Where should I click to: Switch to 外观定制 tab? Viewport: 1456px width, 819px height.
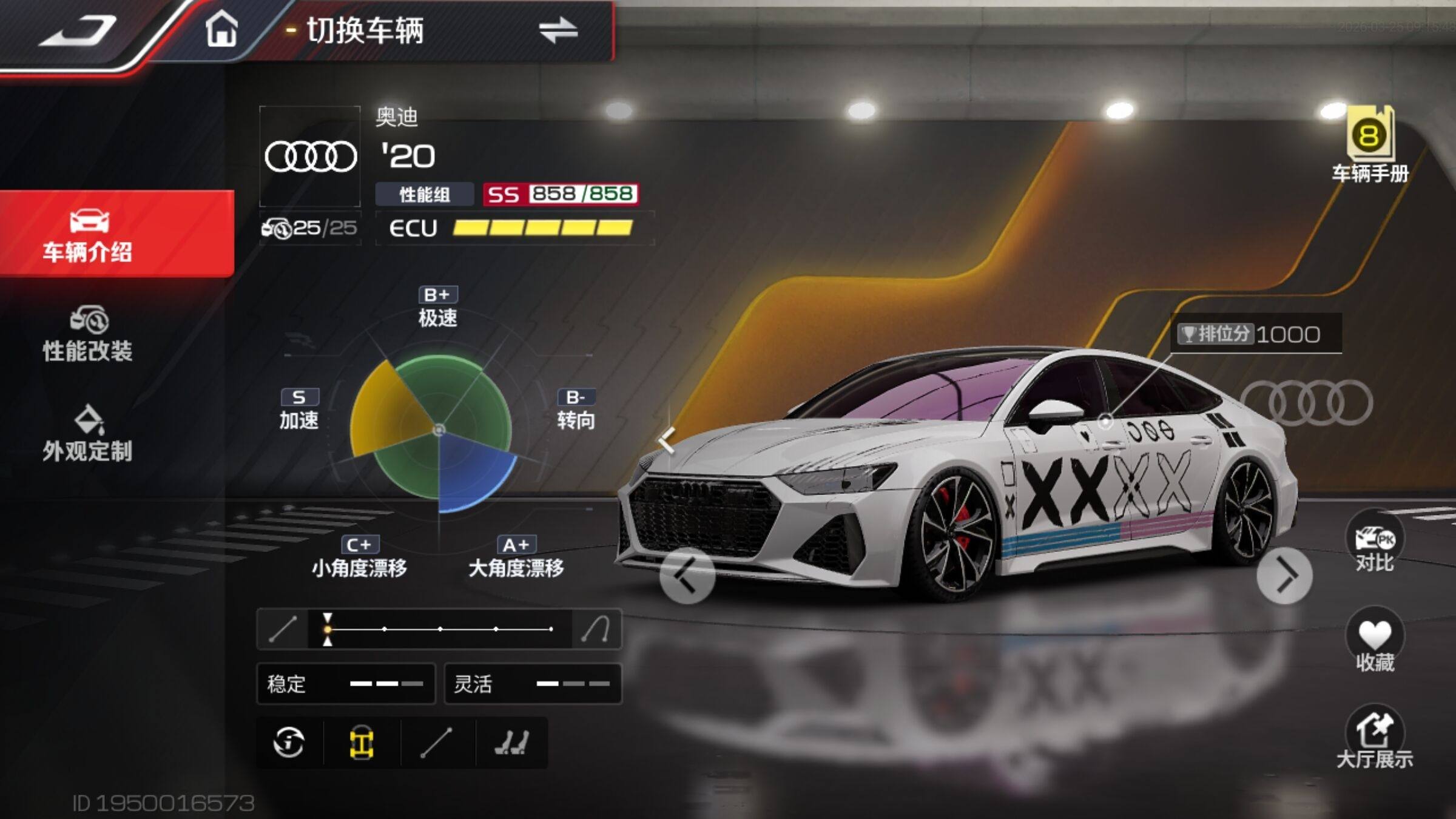(89, 434)
